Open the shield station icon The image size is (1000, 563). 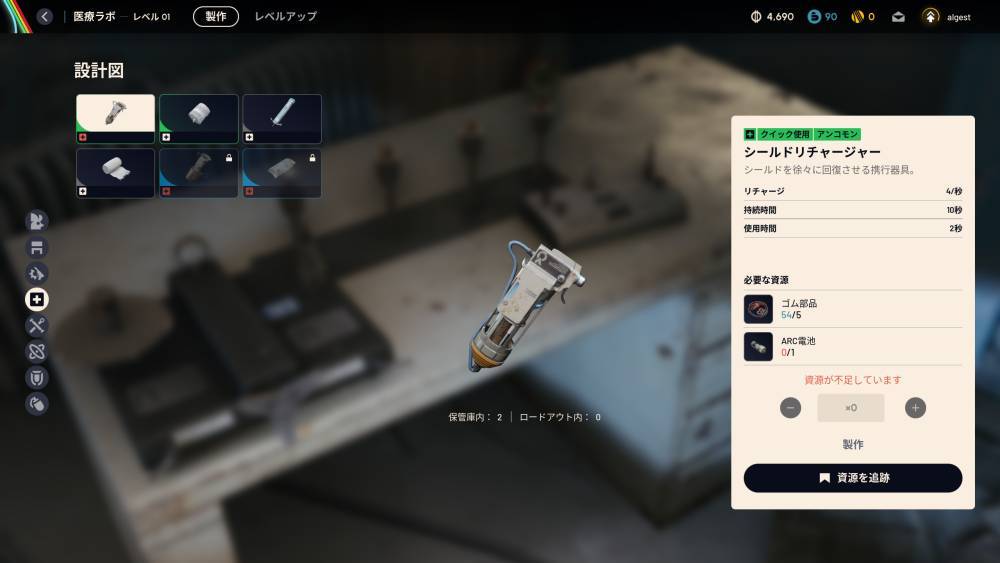pyautogui.click(x=37, y=377)
